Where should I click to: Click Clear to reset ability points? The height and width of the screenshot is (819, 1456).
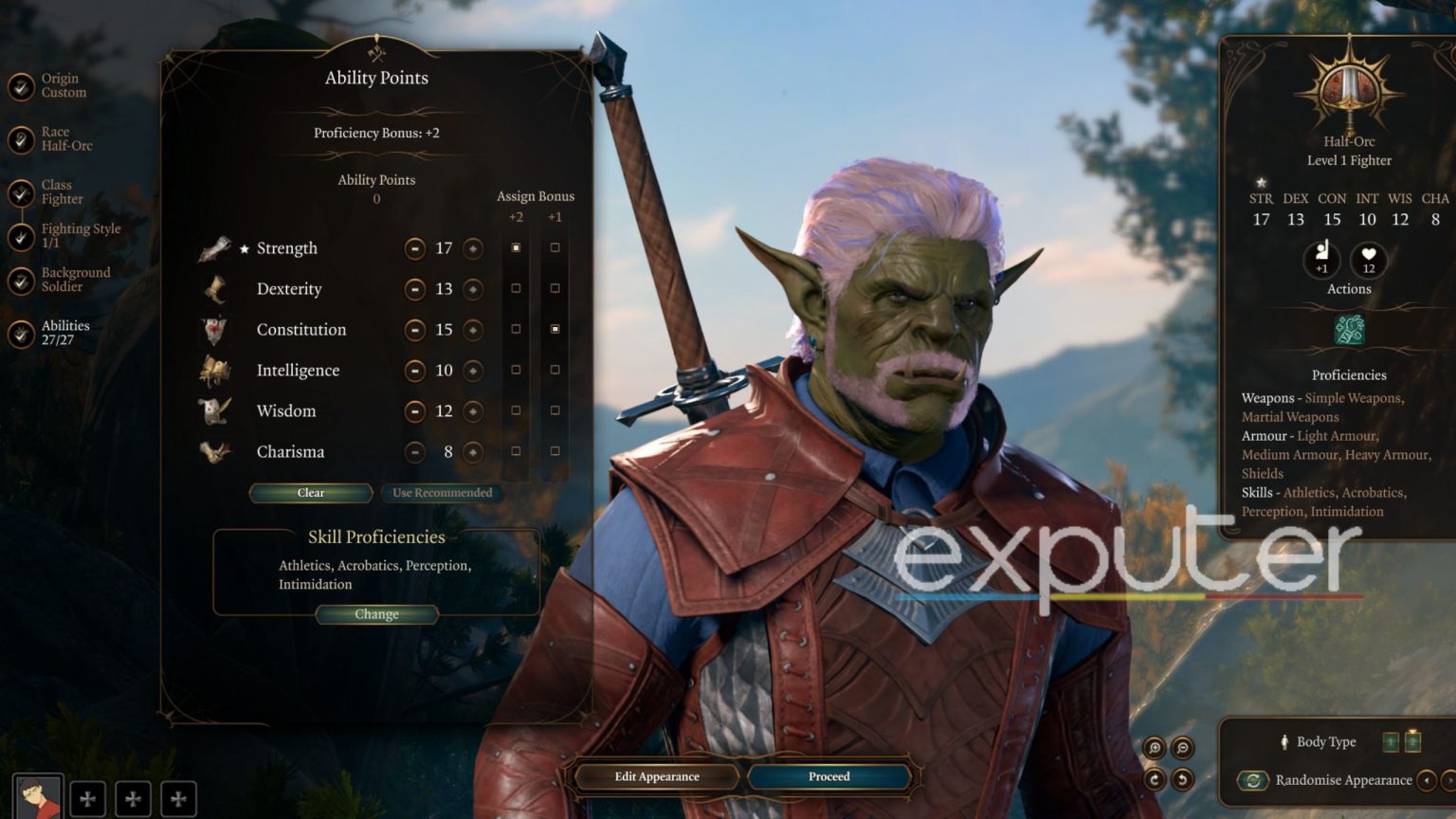[x=309, y=493]
